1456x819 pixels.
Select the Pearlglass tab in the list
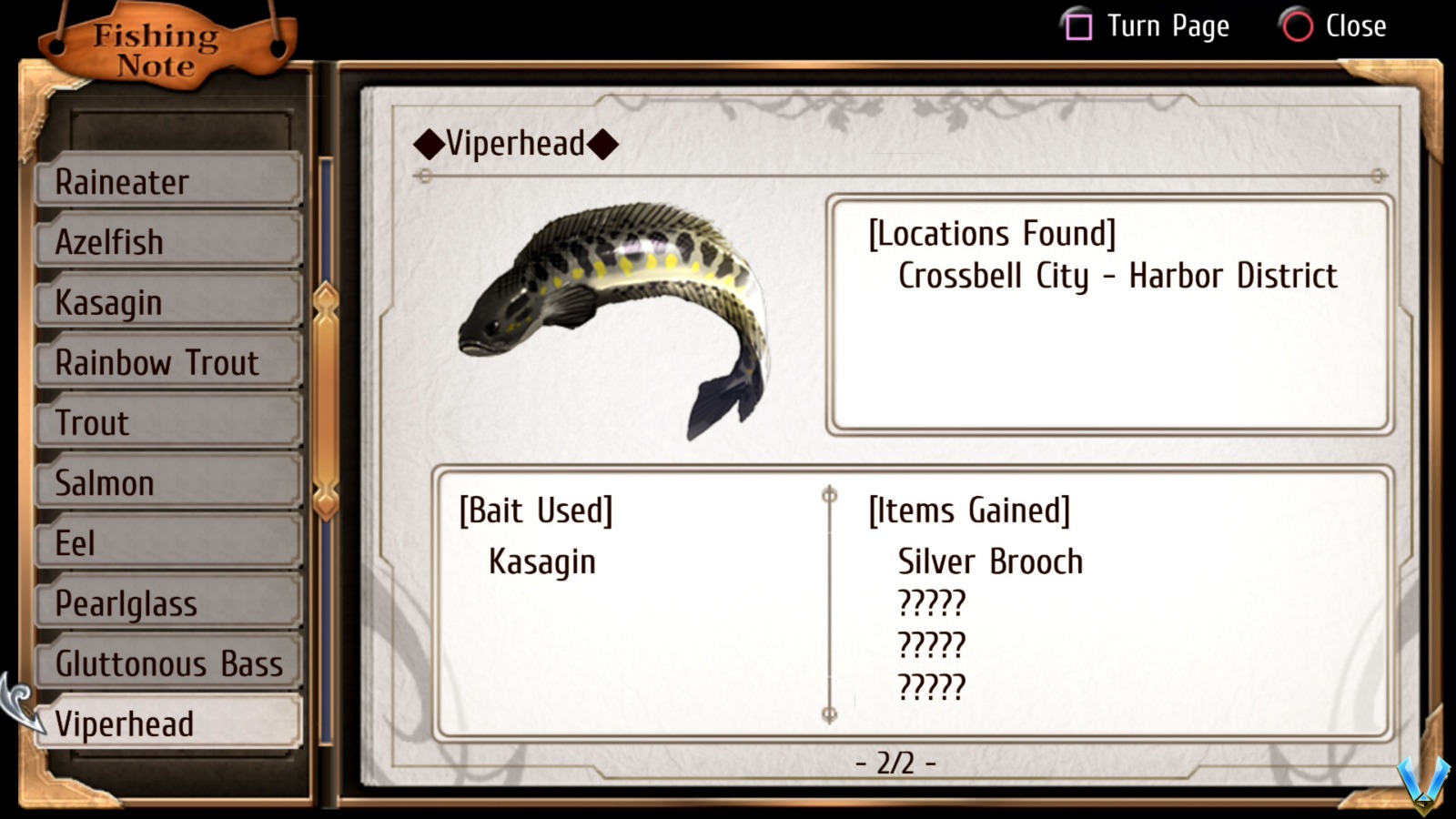[x=168, y=603]
